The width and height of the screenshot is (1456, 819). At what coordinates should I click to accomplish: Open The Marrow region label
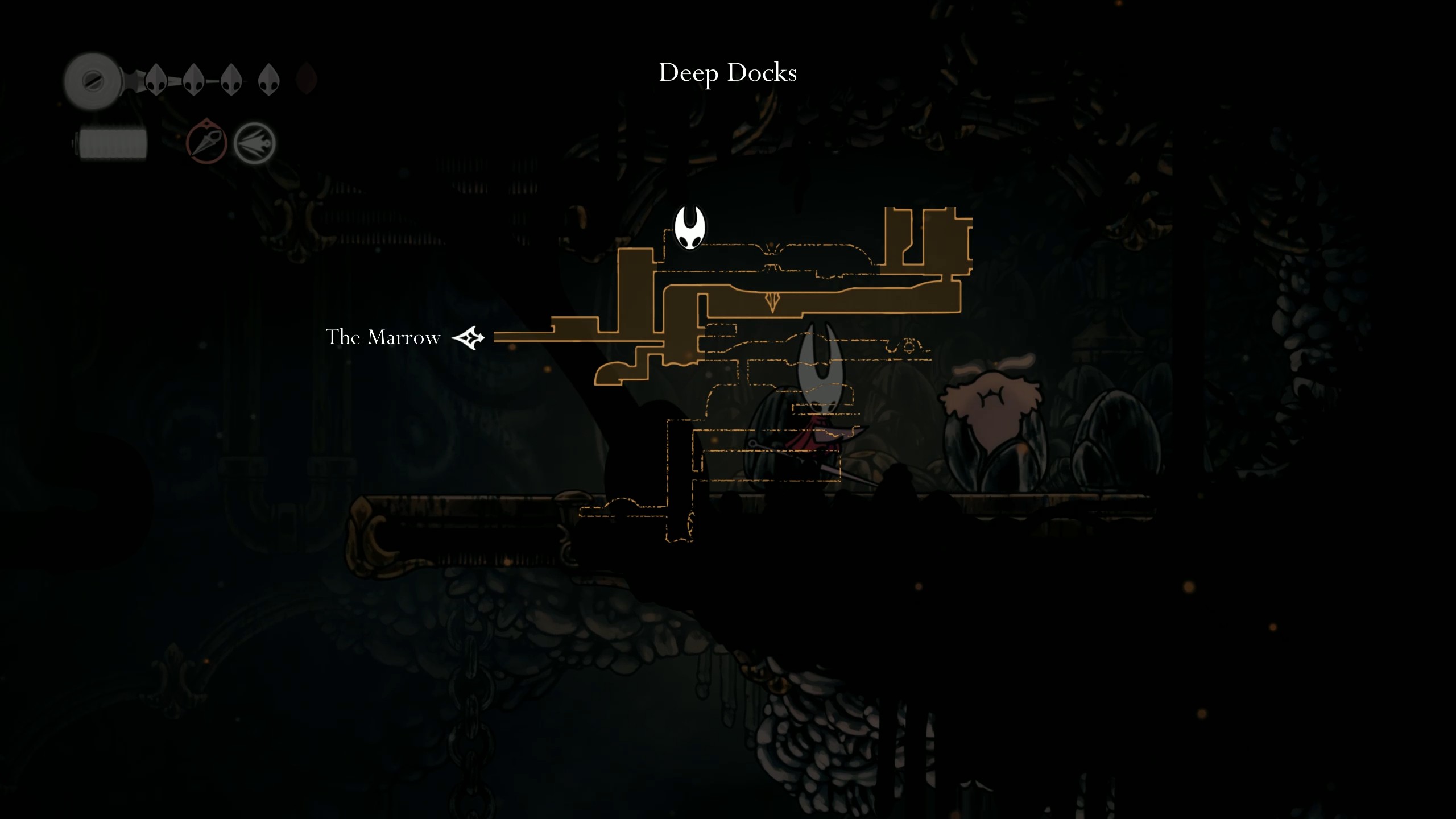[x=383, y=337]
